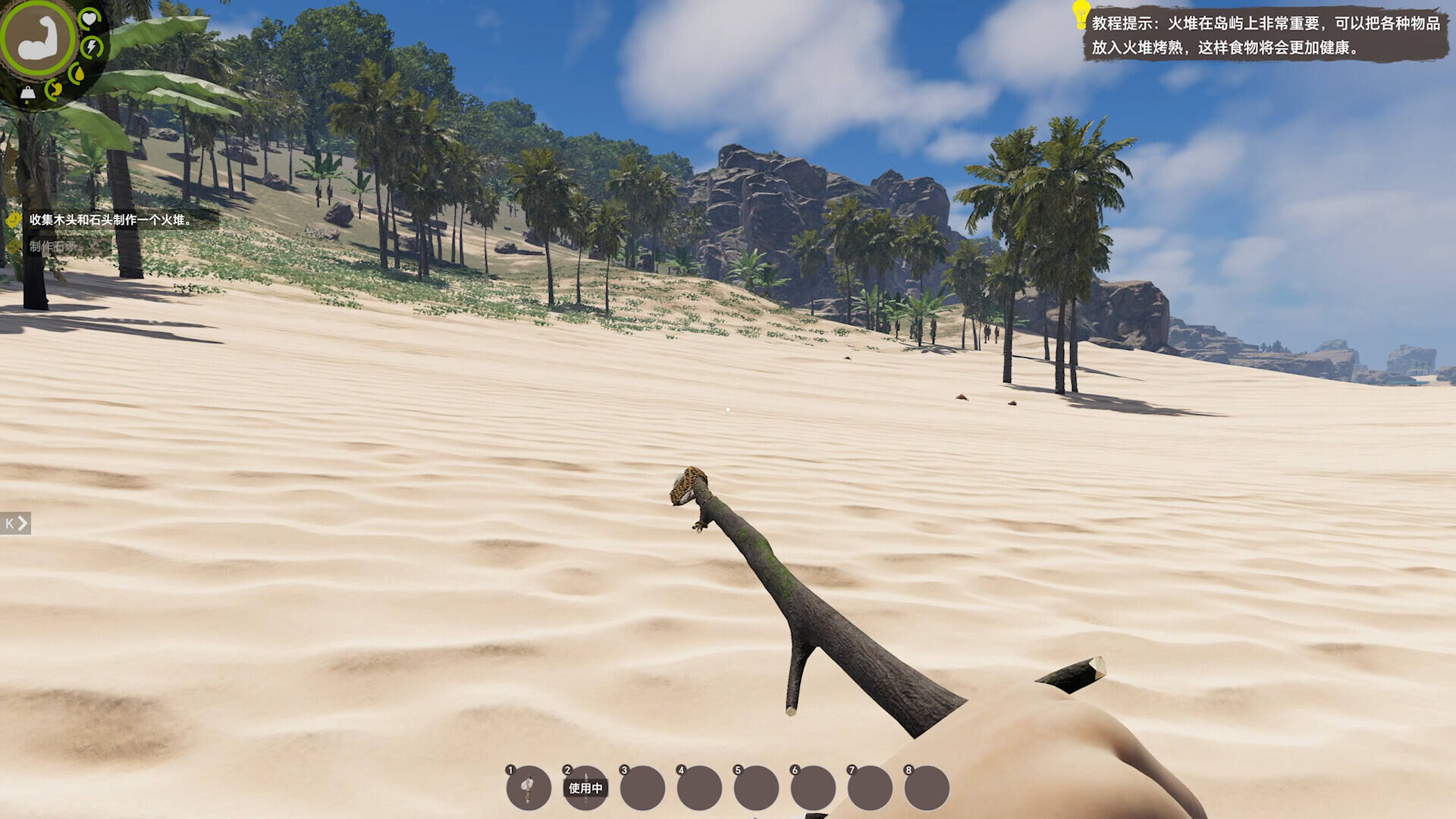This screenshot has width=1456, height=819.
Task: Click the stomach hunger icon
Action: (54, 89)
